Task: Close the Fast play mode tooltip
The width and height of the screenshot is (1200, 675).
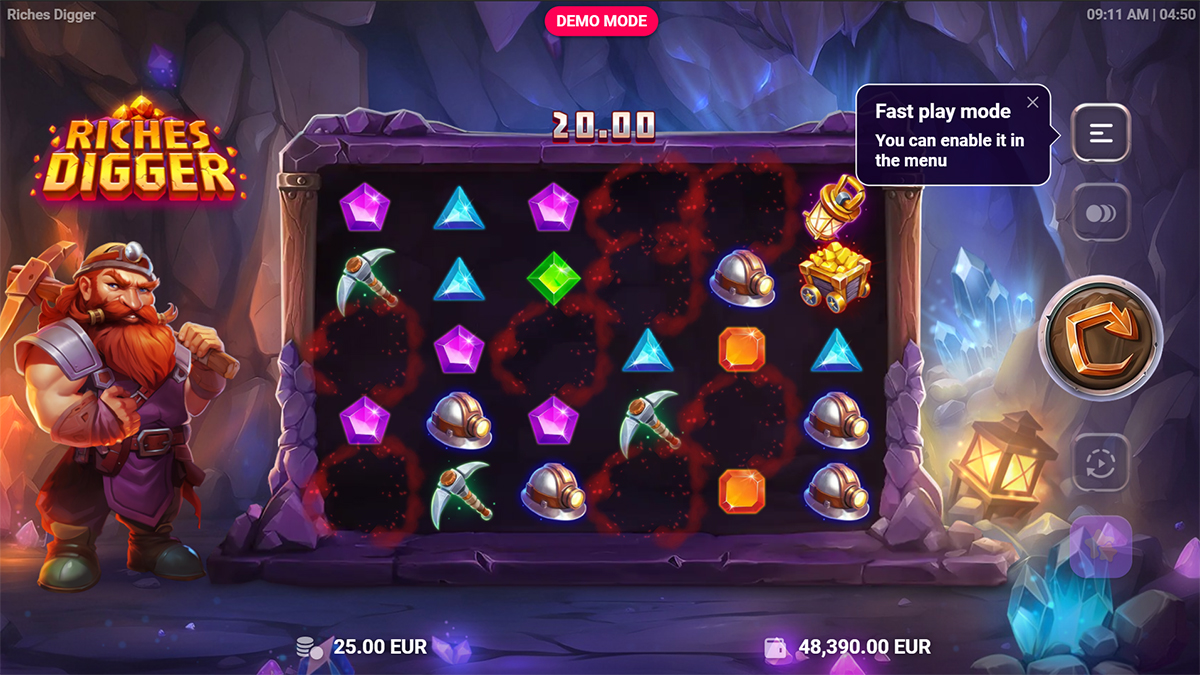Action: (x=1033, y=102)
